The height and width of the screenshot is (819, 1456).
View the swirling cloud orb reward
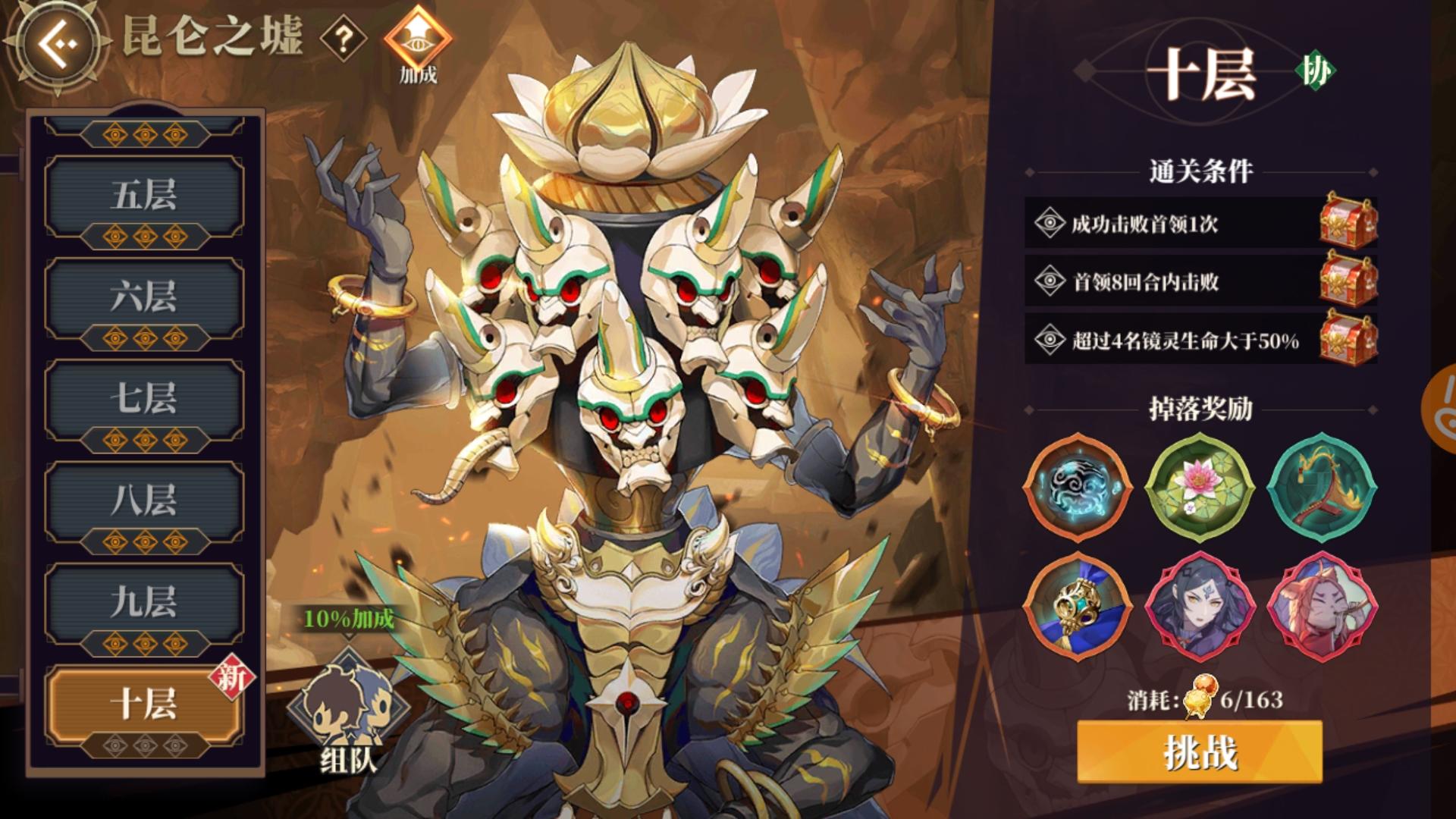tap(1077, 487)
